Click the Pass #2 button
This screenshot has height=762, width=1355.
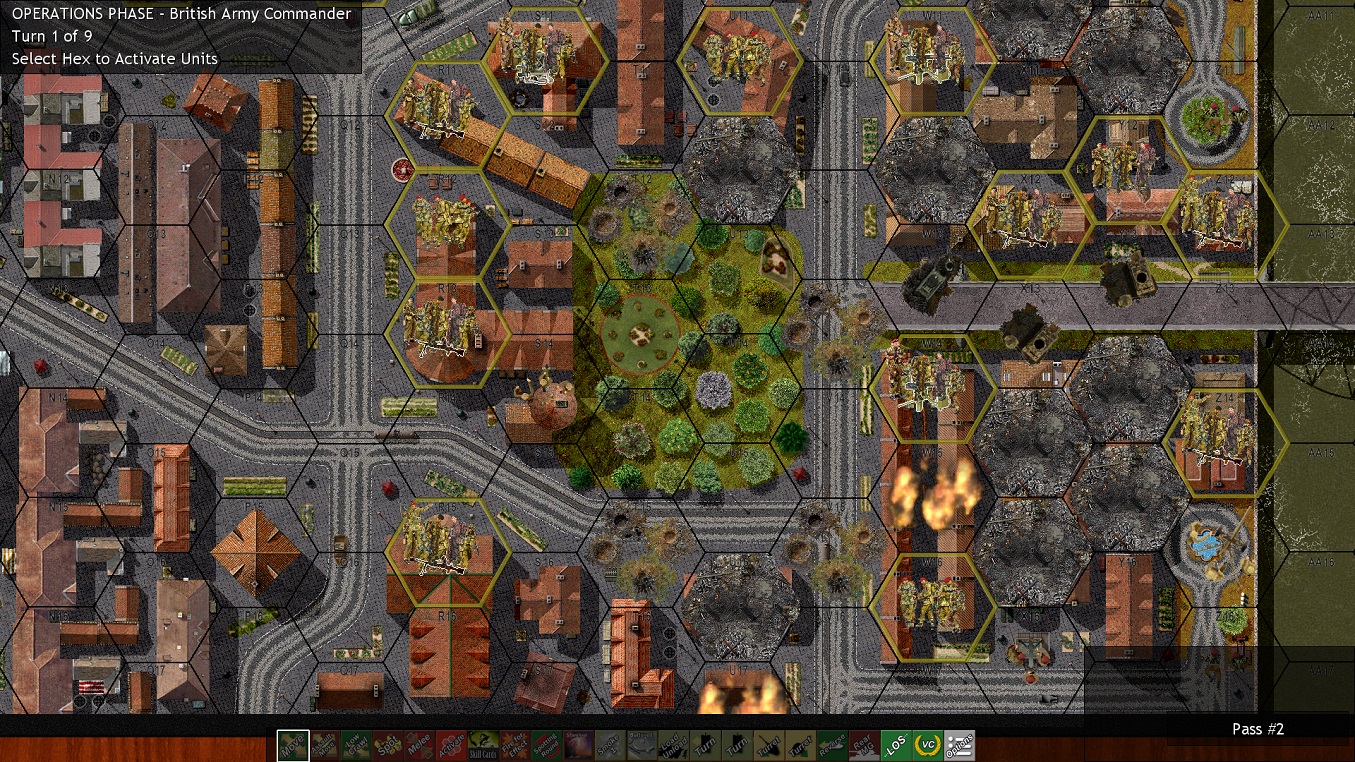1257,729
